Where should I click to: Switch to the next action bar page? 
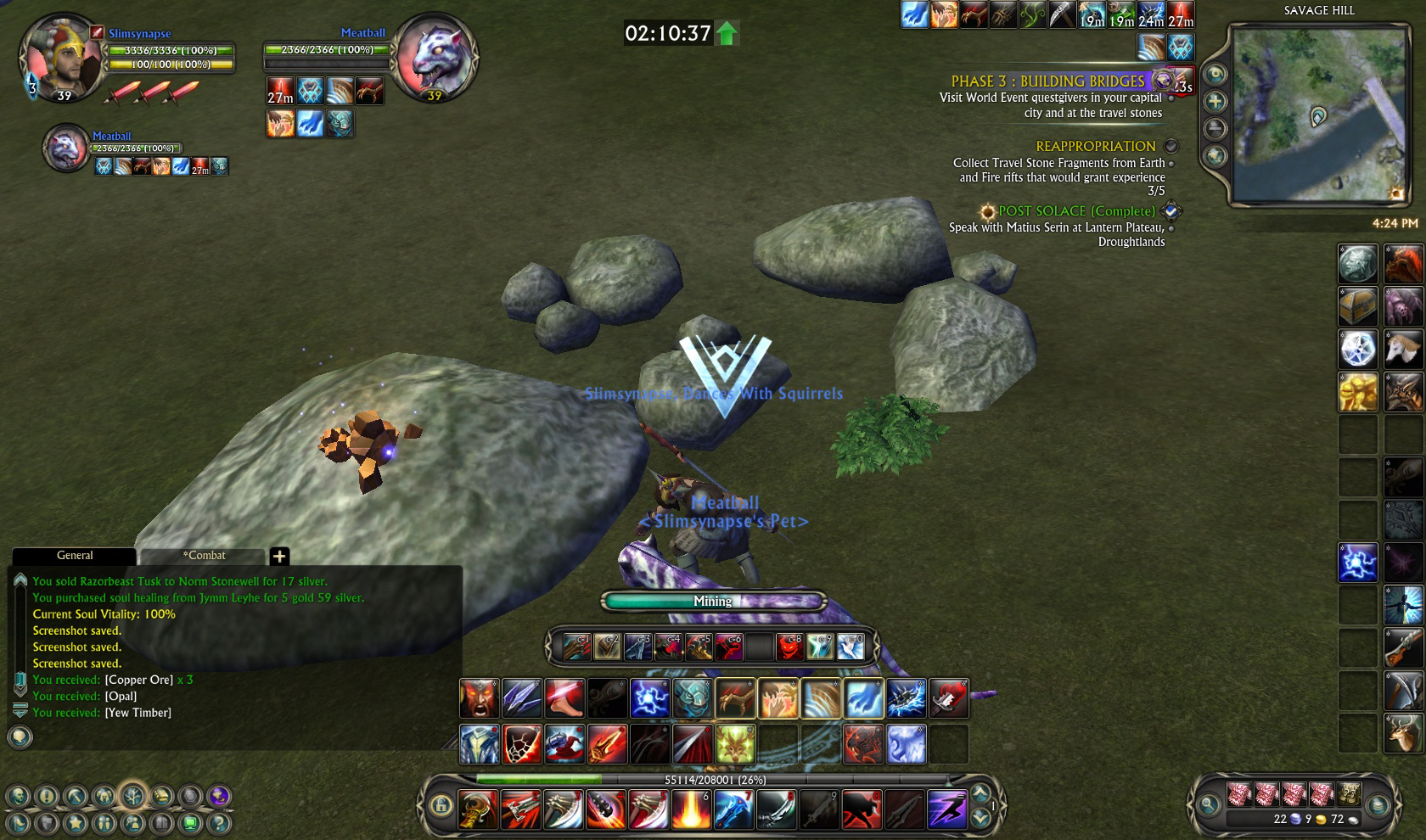point(980,818)
